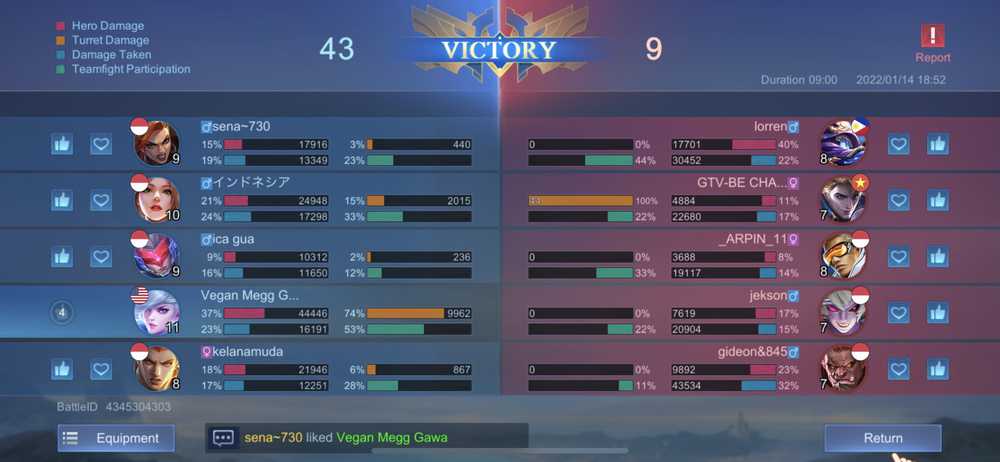Tap the heart button beside ica gua
The image size is (1000, 462).
point(101,257)
